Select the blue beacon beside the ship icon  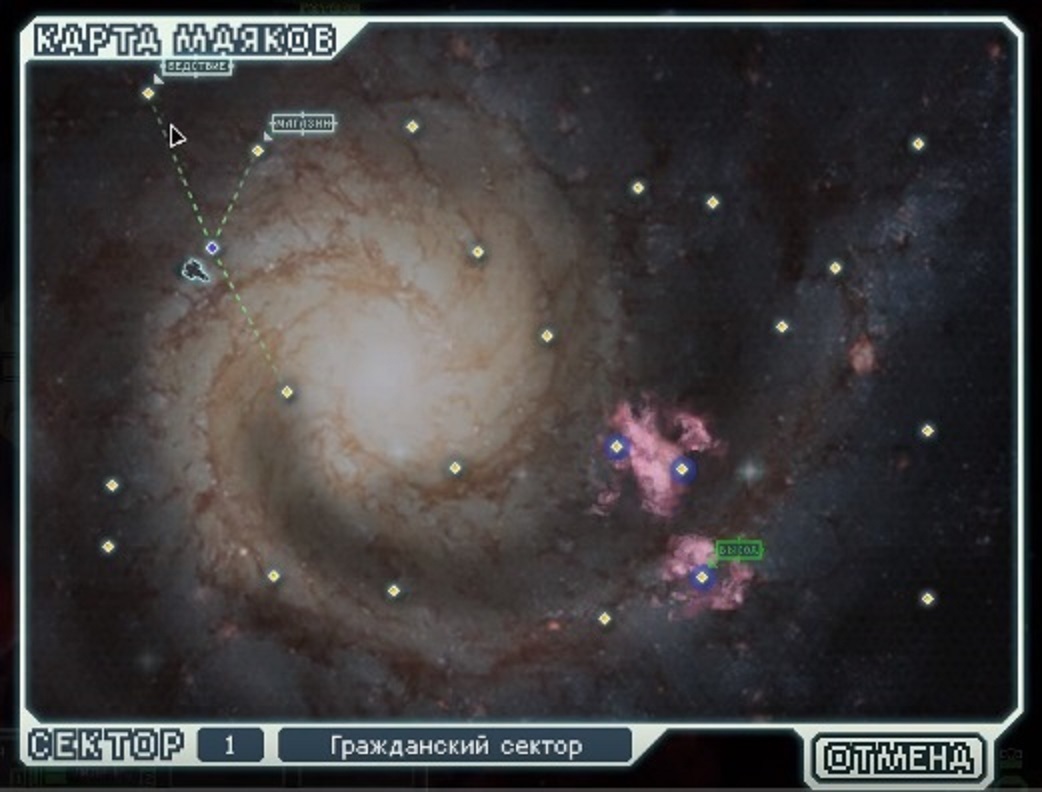pos(212,247)
